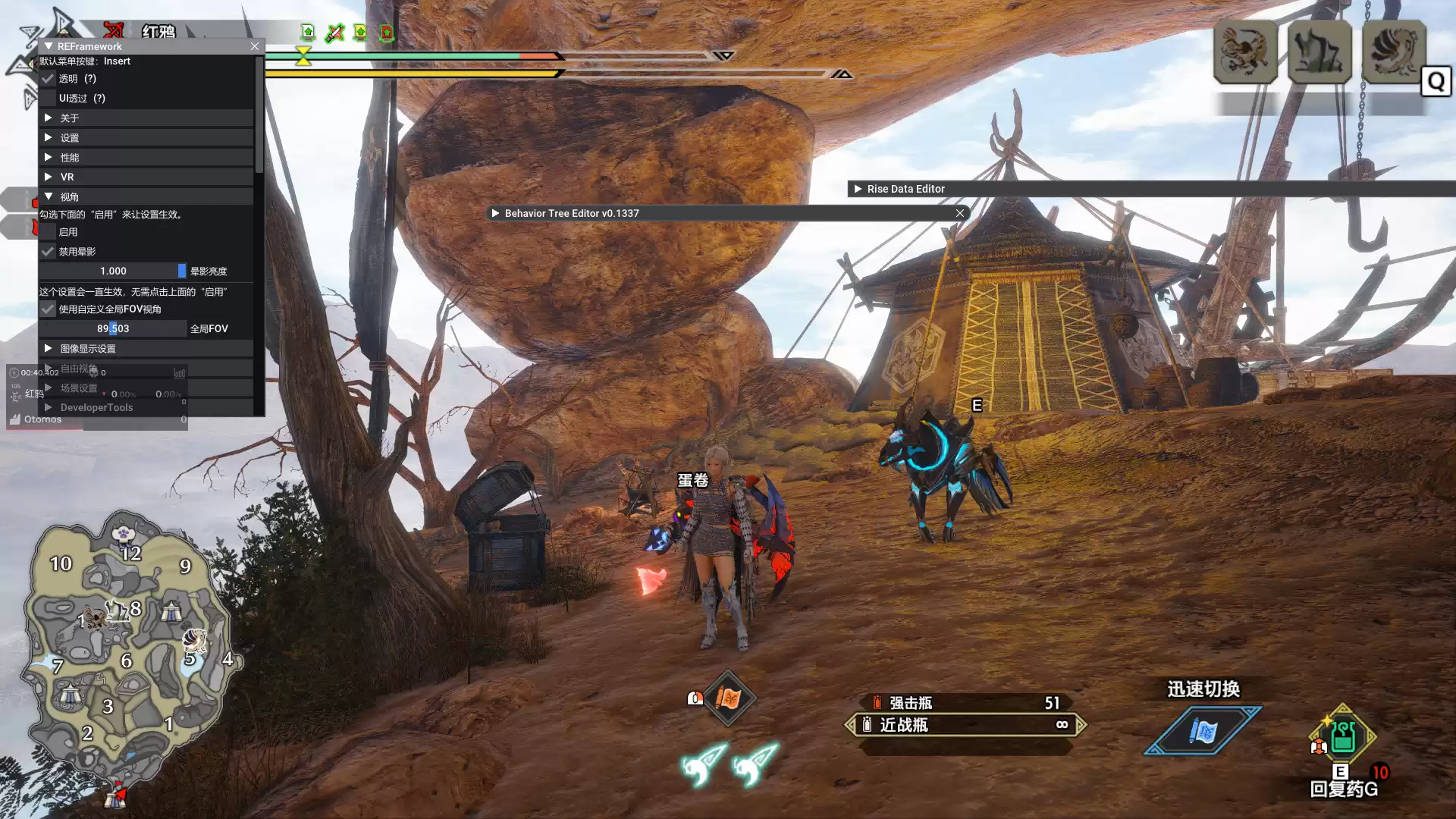Click the yellow arrow buff icon at top
The height and width of the screenshot is (819, 1456).
(360, 33)
